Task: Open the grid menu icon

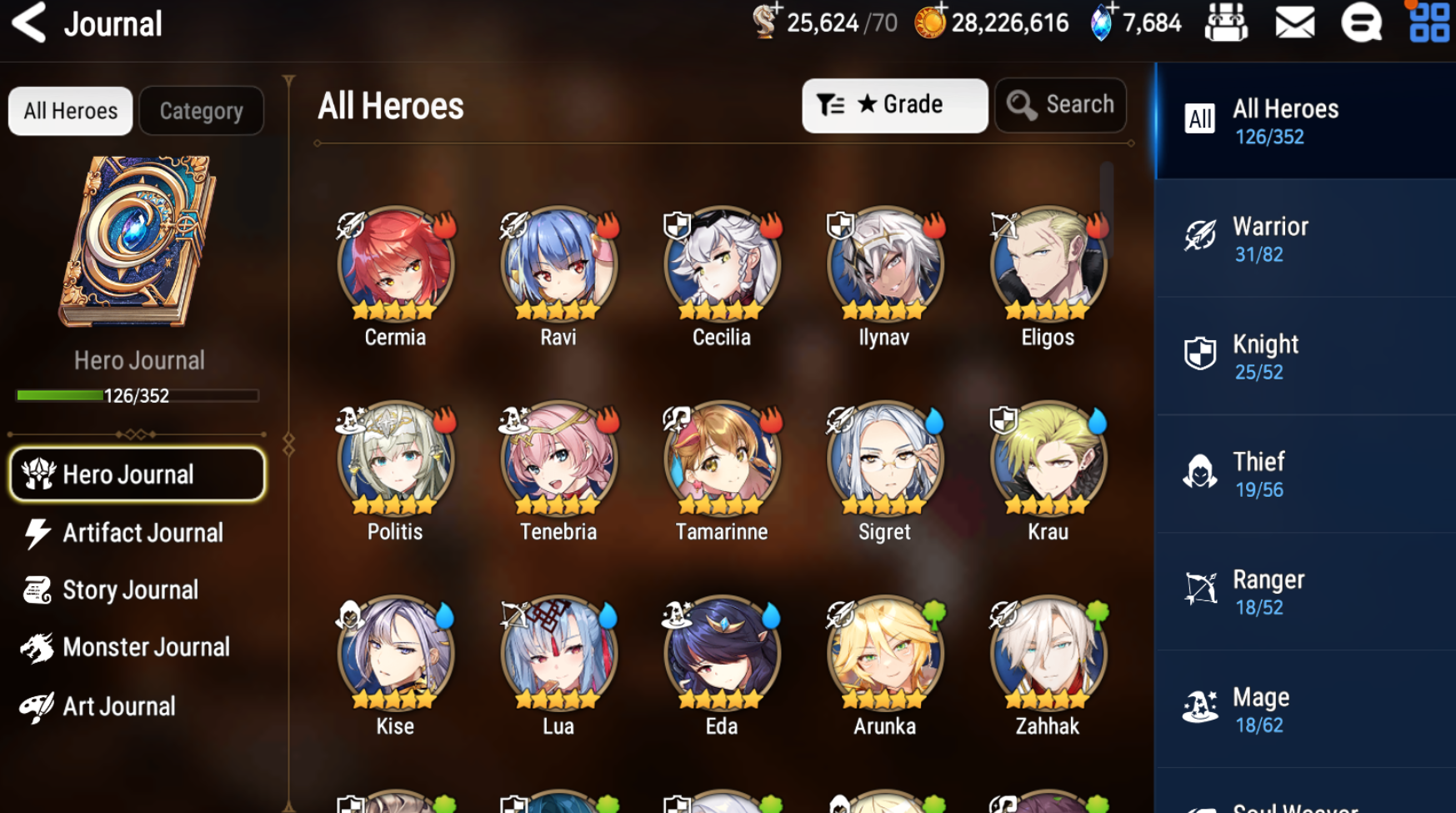Action: click(1428, 23)
